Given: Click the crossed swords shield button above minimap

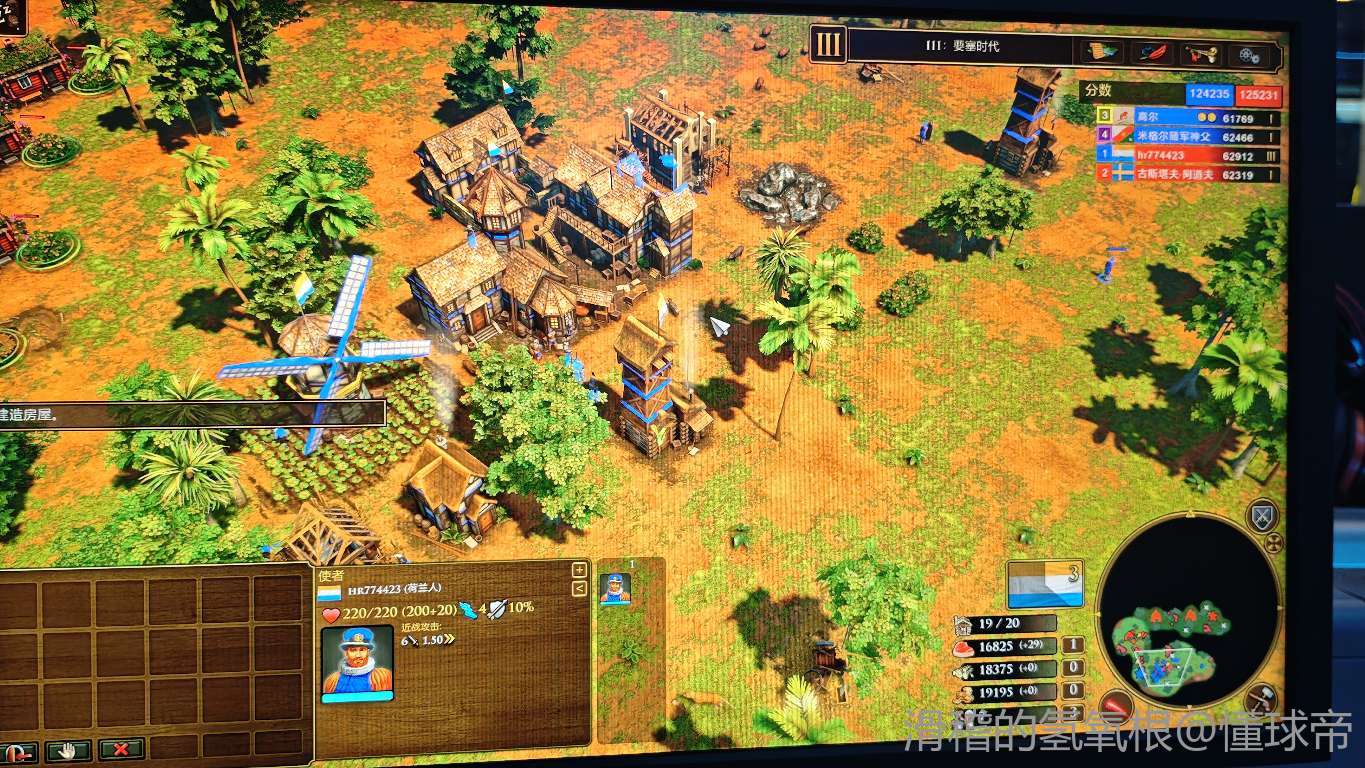Looking at the screenshot, I should click(x=1263, y=516).
